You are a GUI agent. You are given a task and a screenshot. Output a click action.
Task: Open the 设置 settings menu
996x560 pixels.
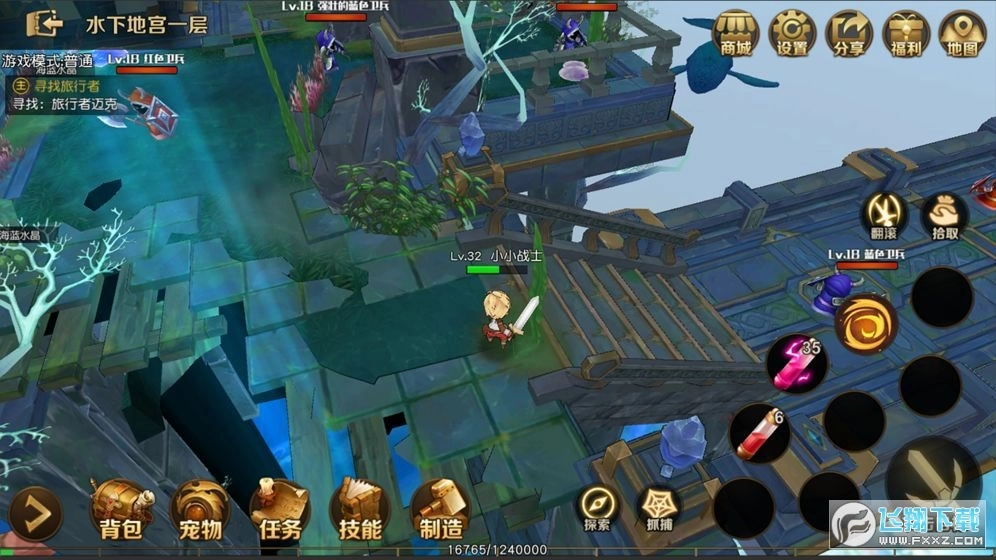[793, 32]
